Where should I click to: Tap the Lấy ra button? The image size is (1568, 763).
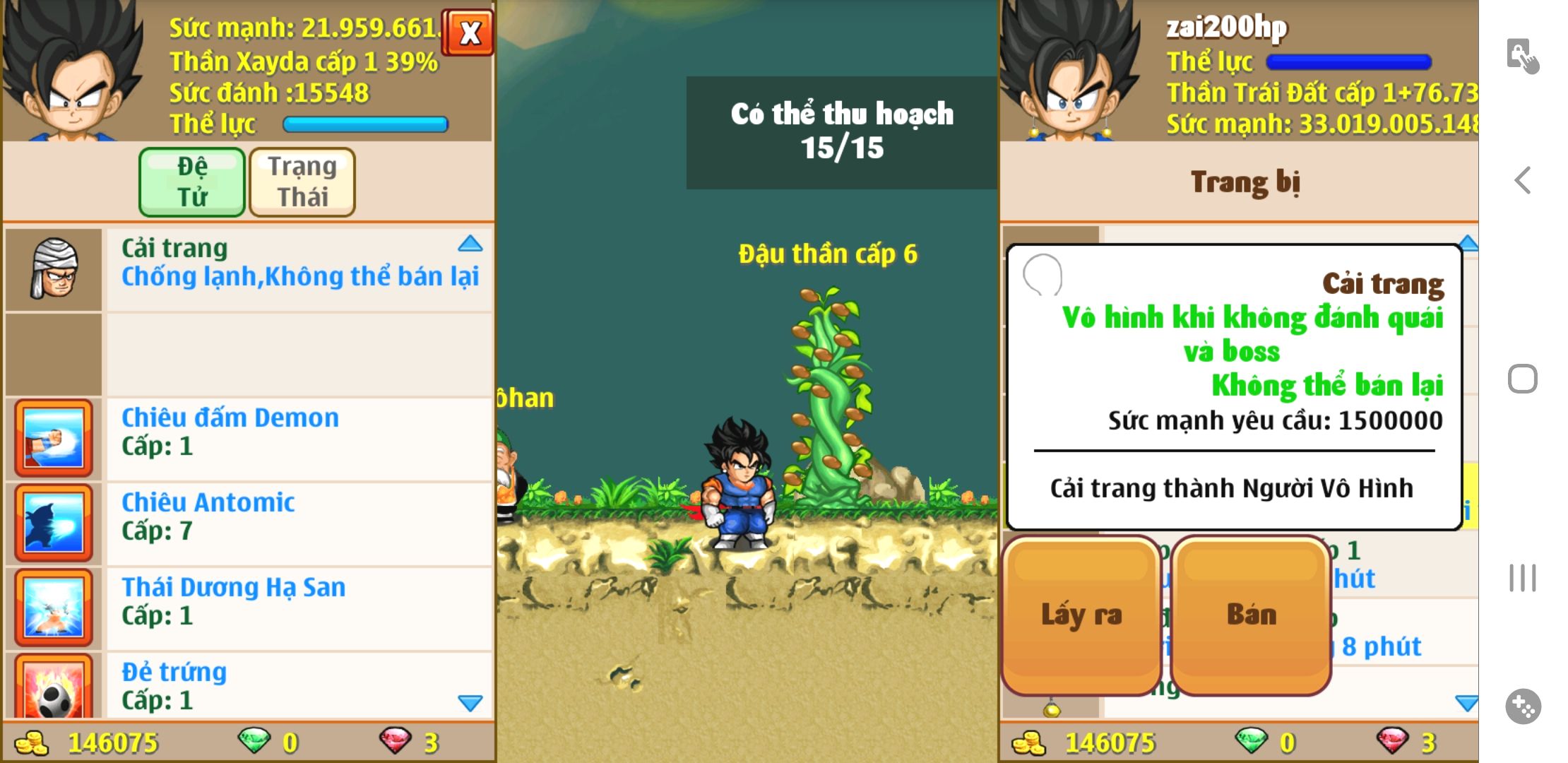point(1081,615)
